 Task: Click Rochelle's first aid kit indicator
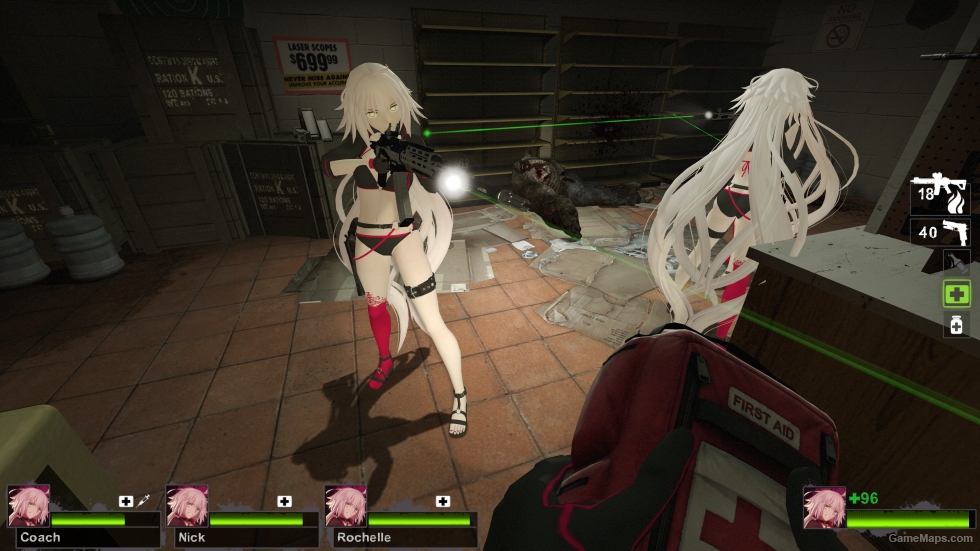(x=442, y=501)
